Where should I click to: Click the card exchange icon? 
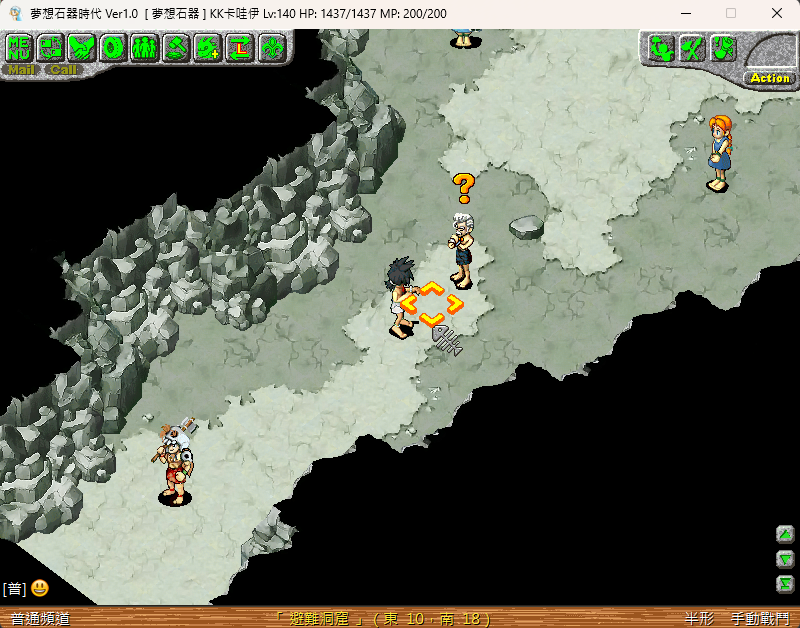pyautogui.click(x=51, y=47)
